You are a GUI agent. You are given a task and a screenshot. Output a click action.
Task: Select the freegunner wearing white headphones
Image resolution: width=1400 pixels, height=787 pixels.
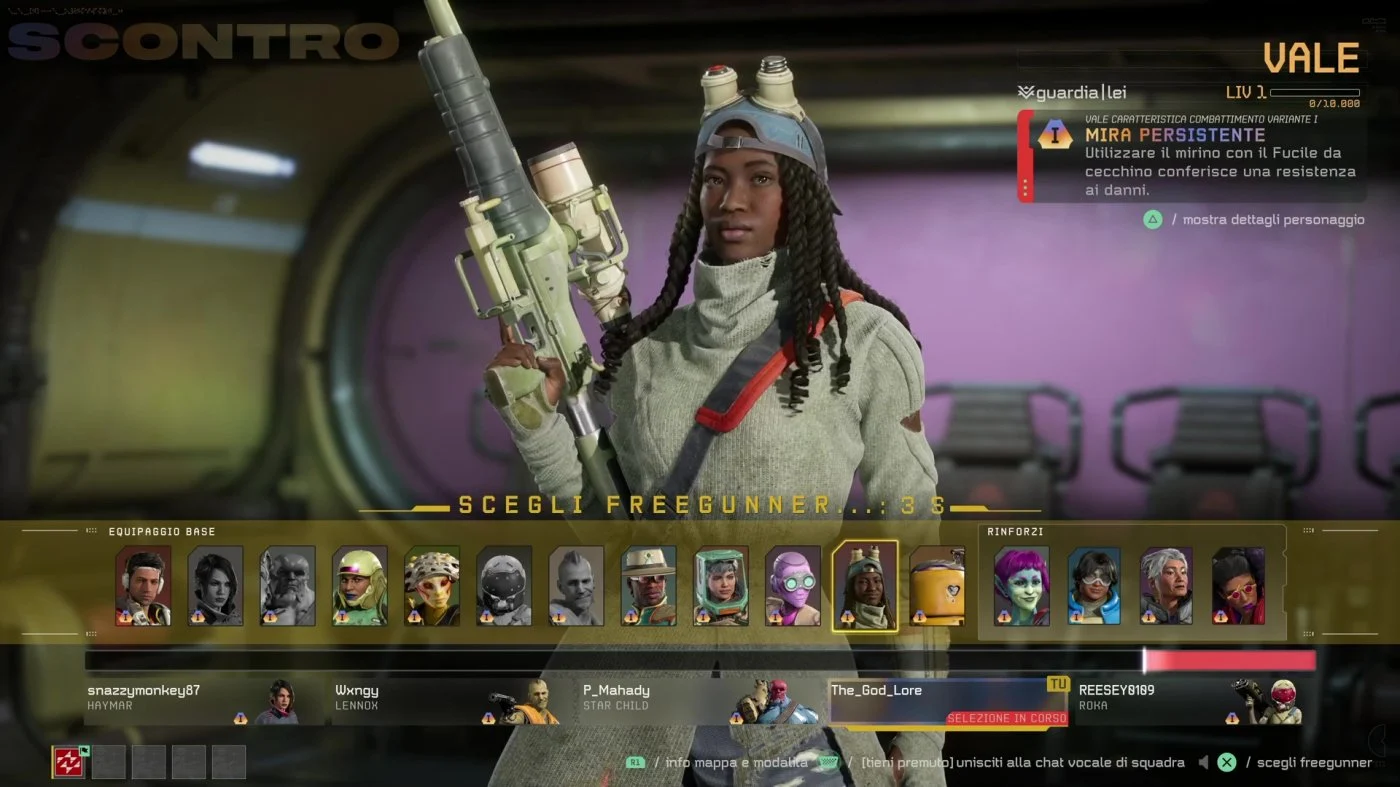143,586
